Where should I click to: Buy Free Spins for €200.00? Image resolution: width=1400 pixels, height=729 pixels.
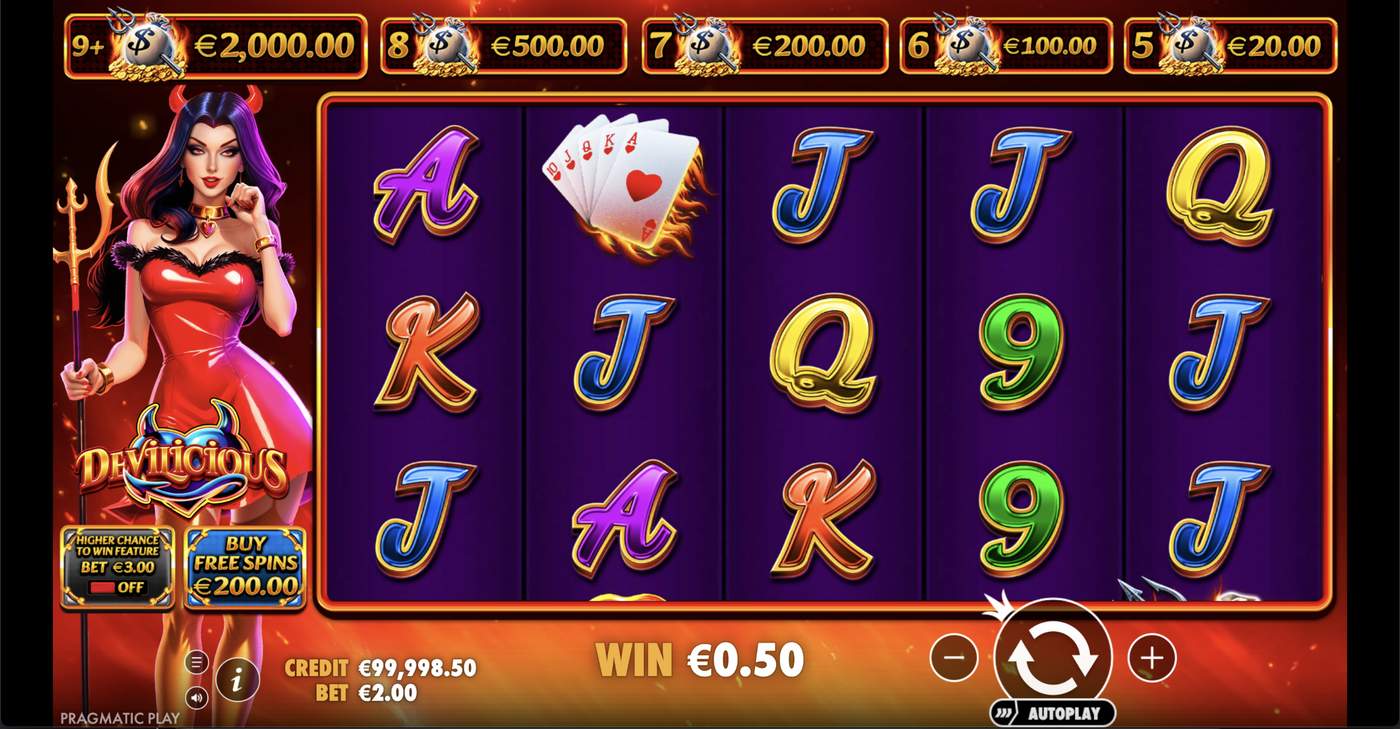245,567
